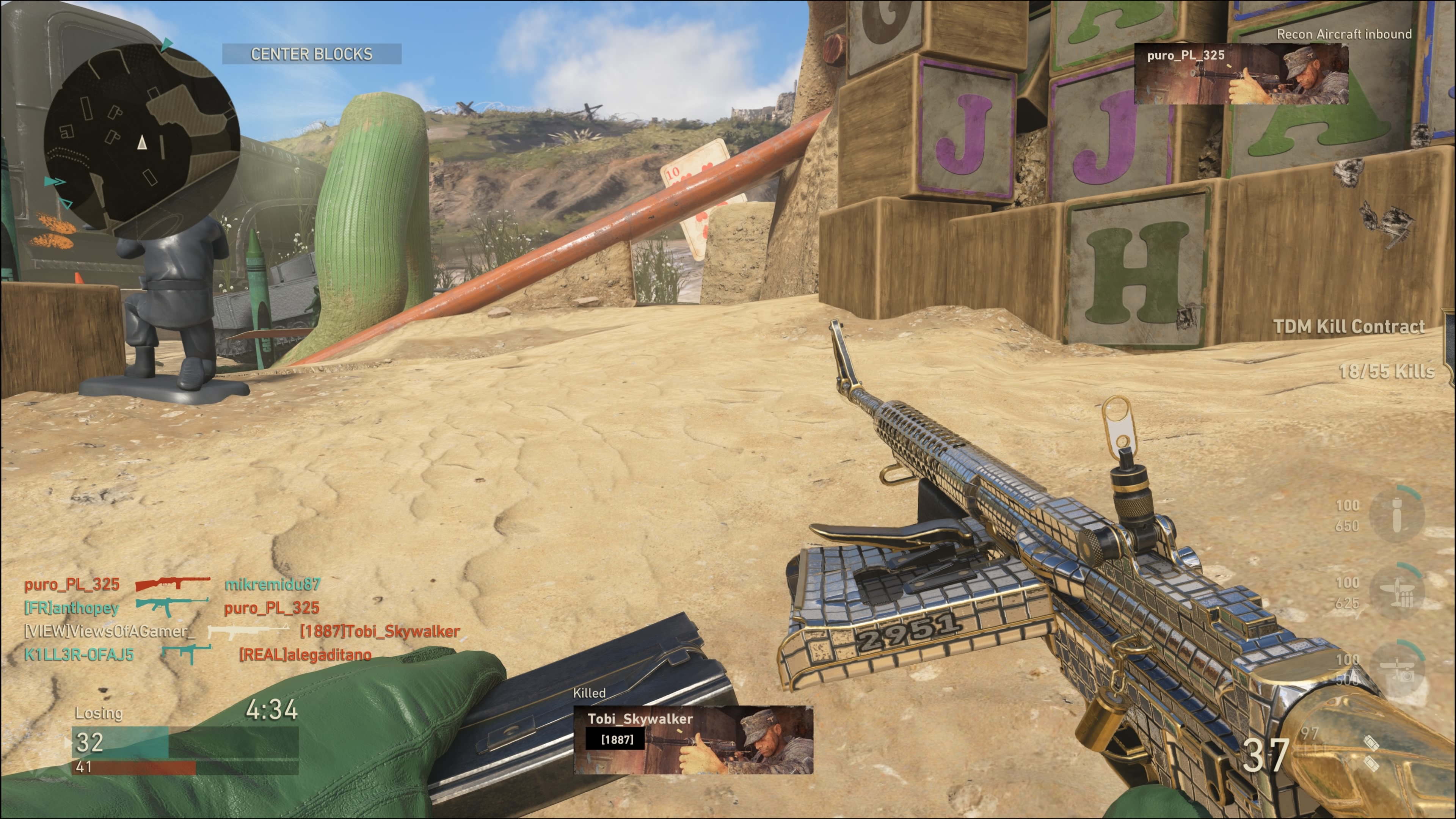The width and height of the screenshot is (1456, 819).
Task: Click the CENTER BLOCKS location label
Action: pyautogui.click(x=311, y=54)
